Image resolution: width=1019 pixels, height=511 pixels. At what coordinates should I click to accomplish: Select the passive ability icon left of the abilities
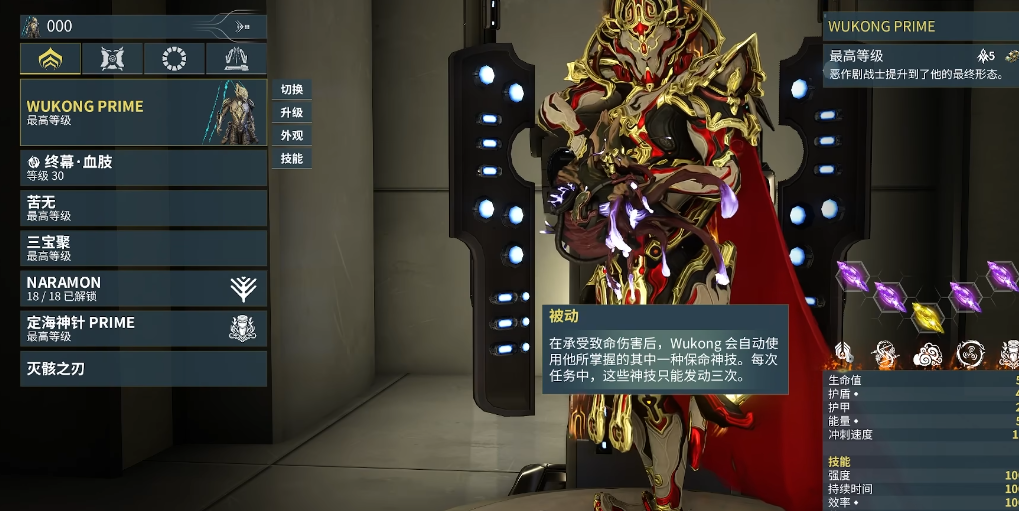(x=843, y=353)
